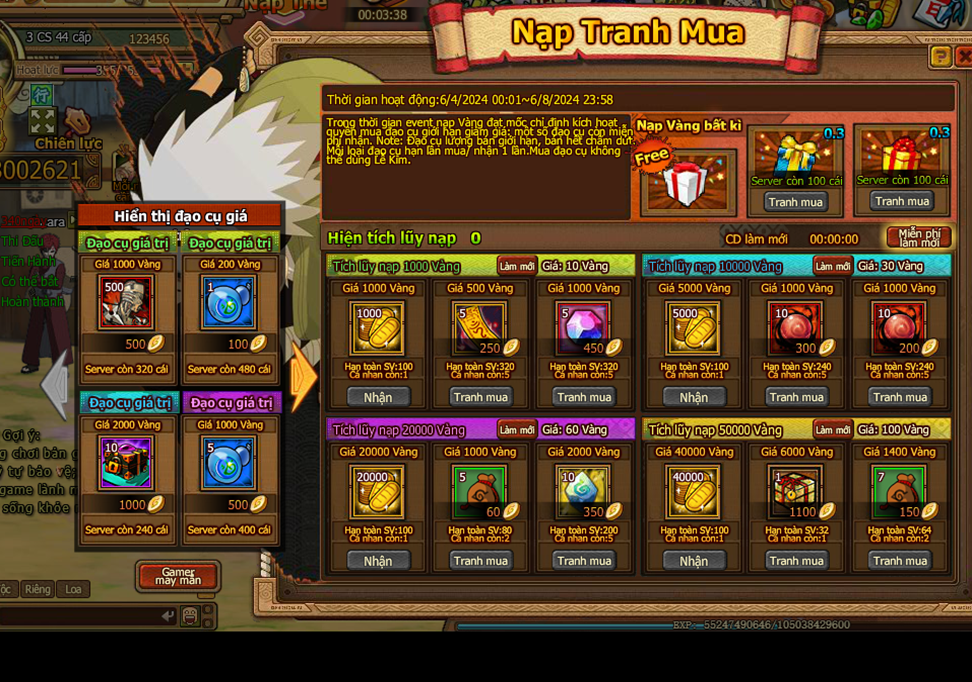The height and width of the screenshot is (682, 972).
Task: Open the yellow question mark help
Action: [940, 57]
